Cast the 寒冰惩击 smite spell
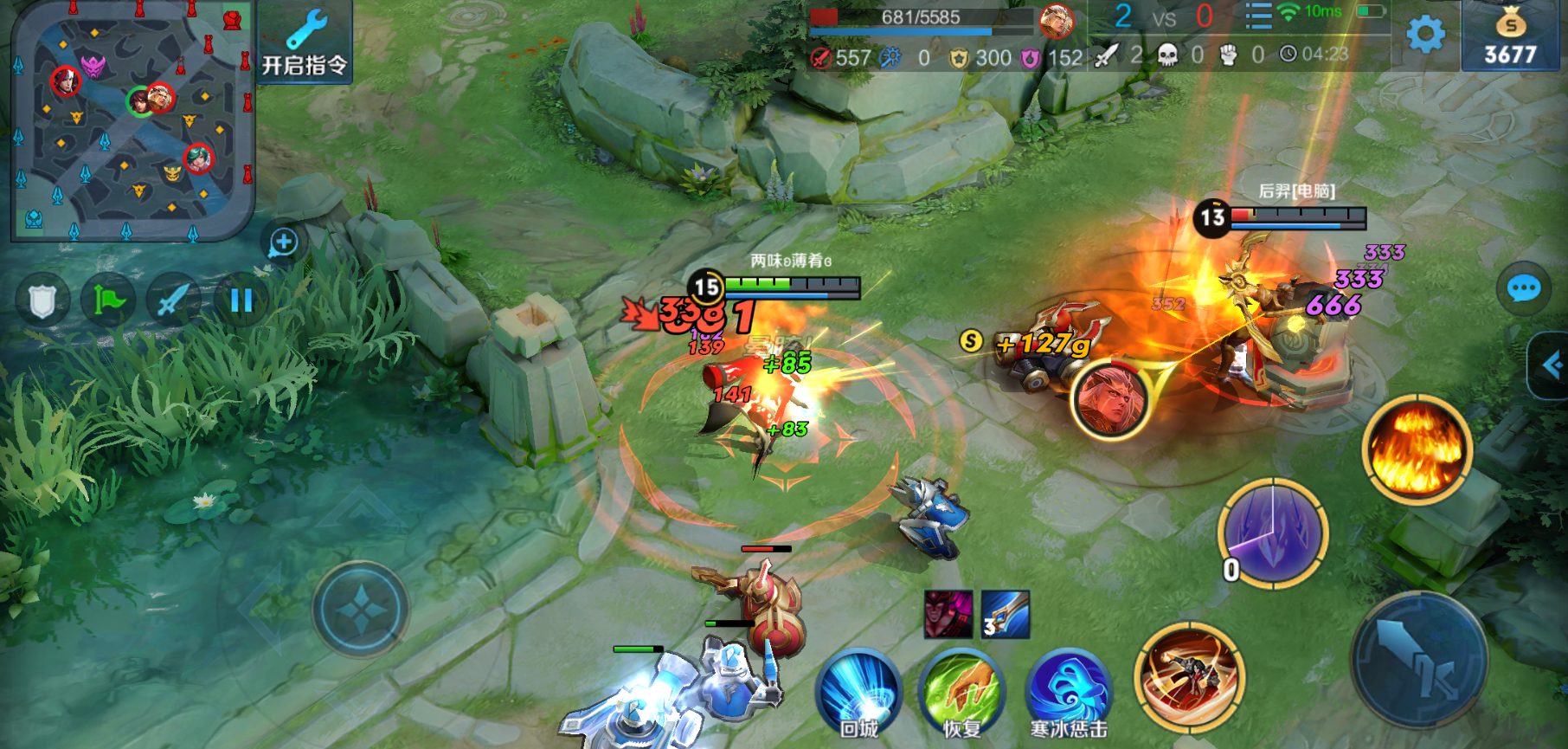 coord(1068,693)
